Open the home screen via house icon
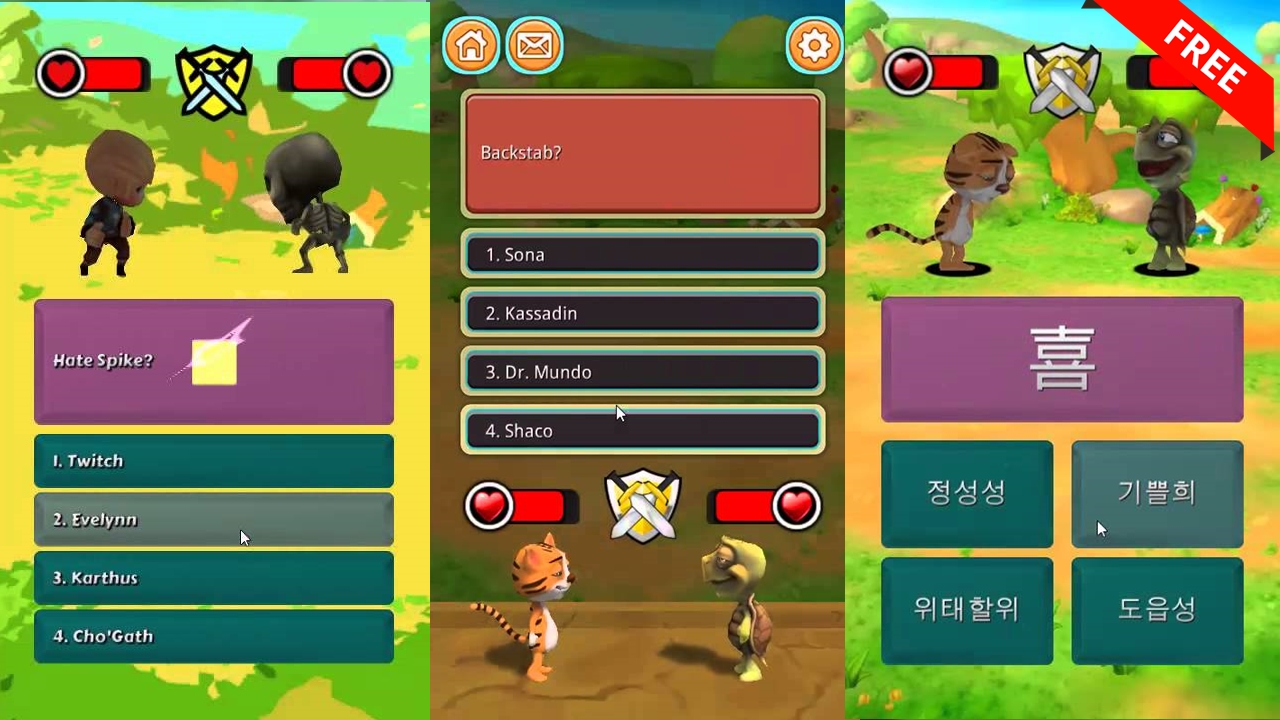1280x720 pixels. [470, 45]
